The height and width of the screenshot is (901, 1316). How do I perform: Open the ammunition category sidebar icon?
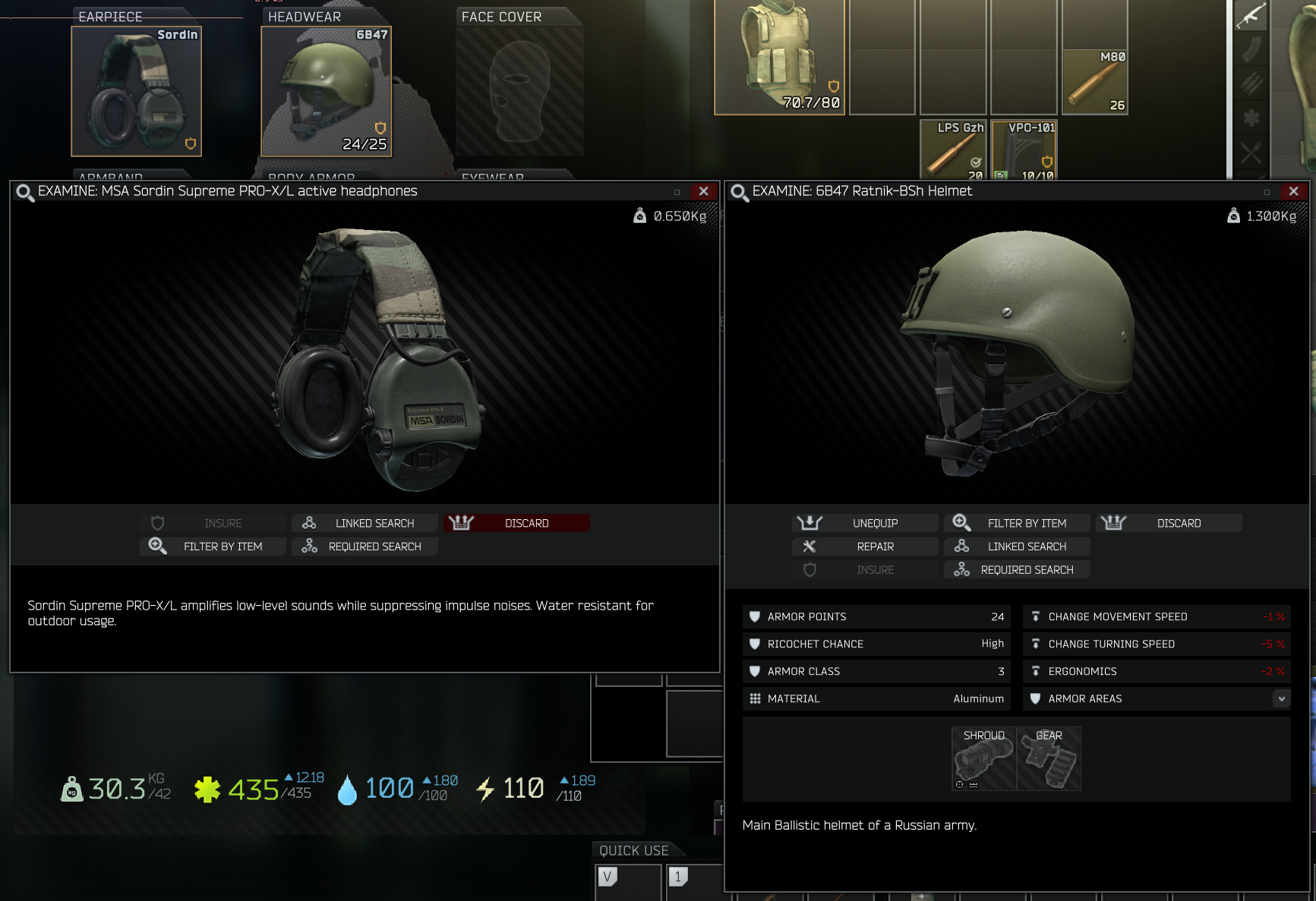click(1251, 82)
